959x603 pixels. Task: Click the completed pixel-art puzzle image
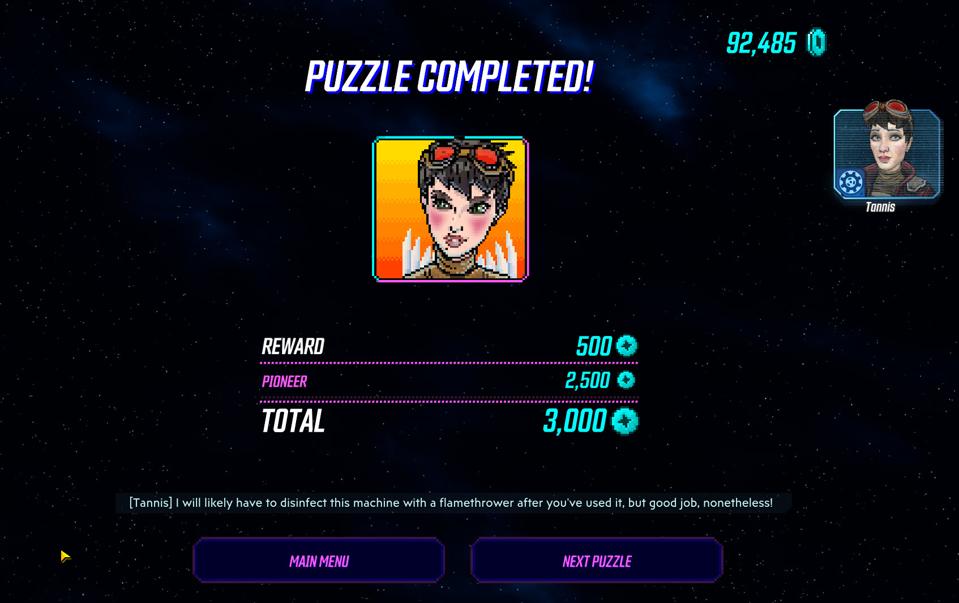pos(450,209)
